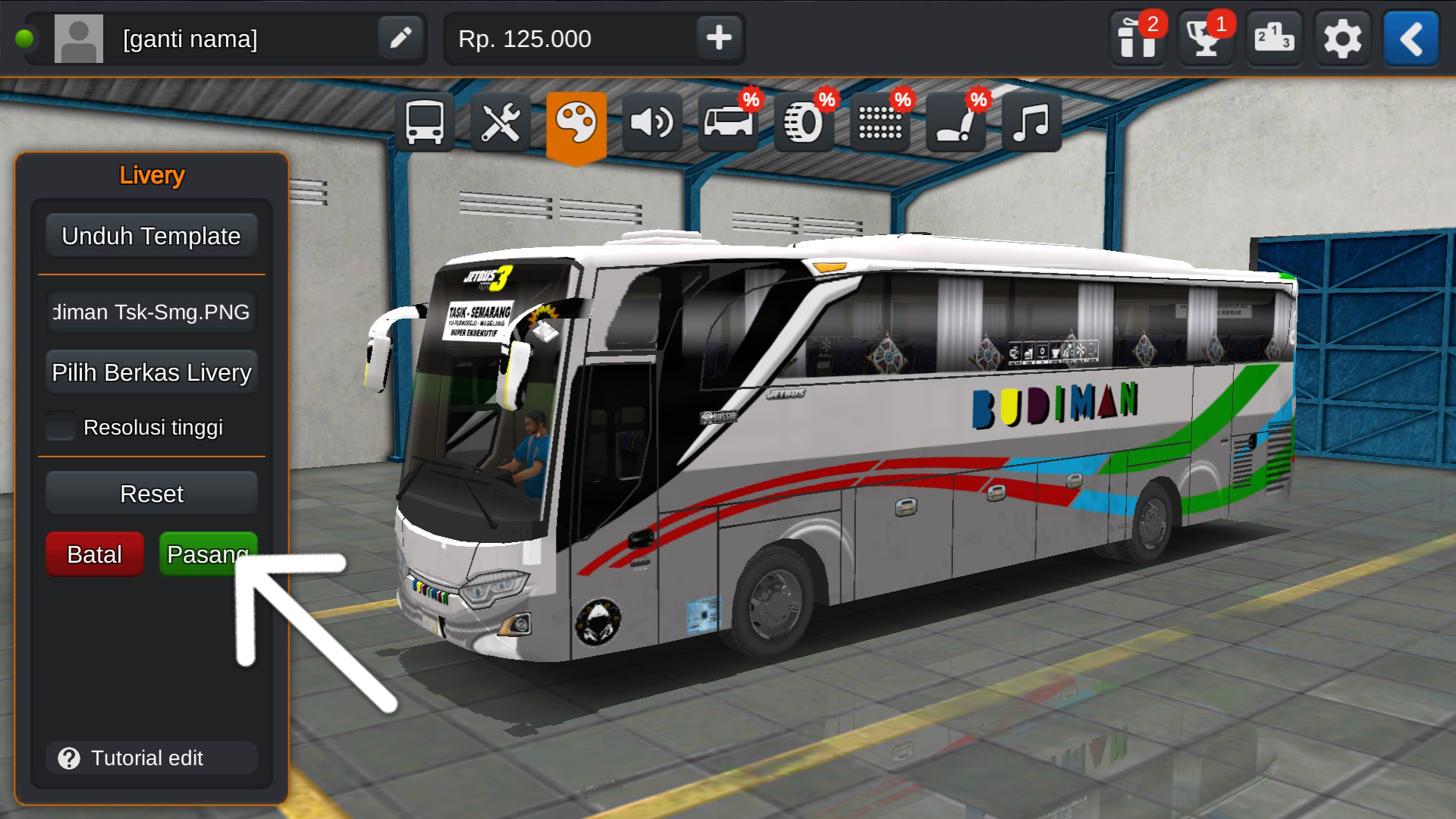Open the lights customization grid icon
The image size is (1456, 819).
(880, 121)
